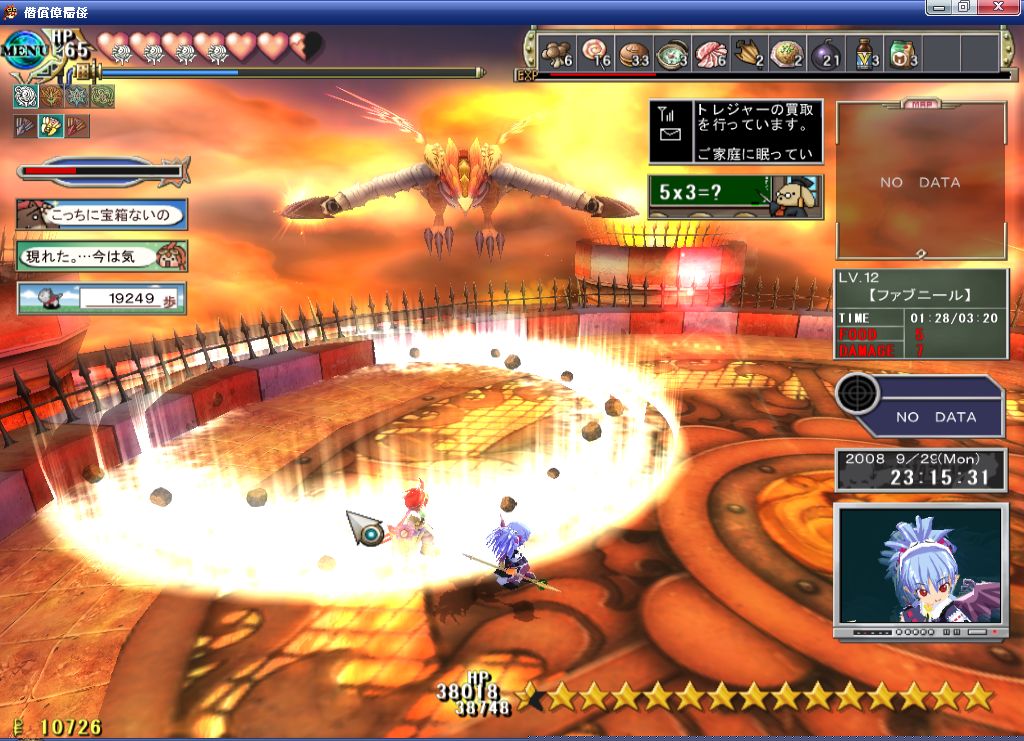The width and height of the screenshot is (1024, 741).
Task: Open the mail message panel
Action: [736, 132]
